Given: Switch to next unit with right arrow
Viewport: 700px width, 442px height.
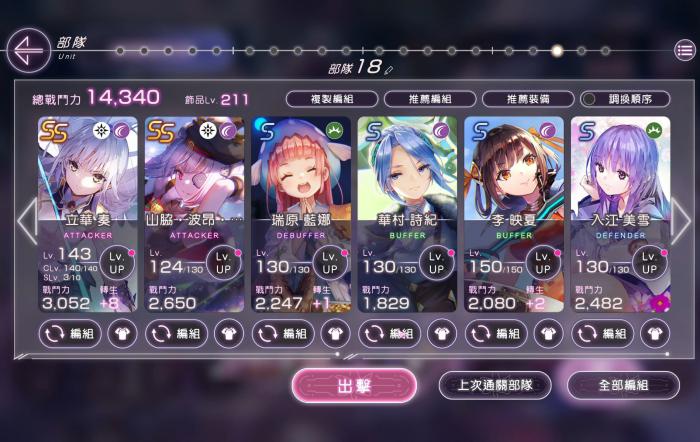Looking at the screenshot, I should pyautogui.click(x=679, y=221).
